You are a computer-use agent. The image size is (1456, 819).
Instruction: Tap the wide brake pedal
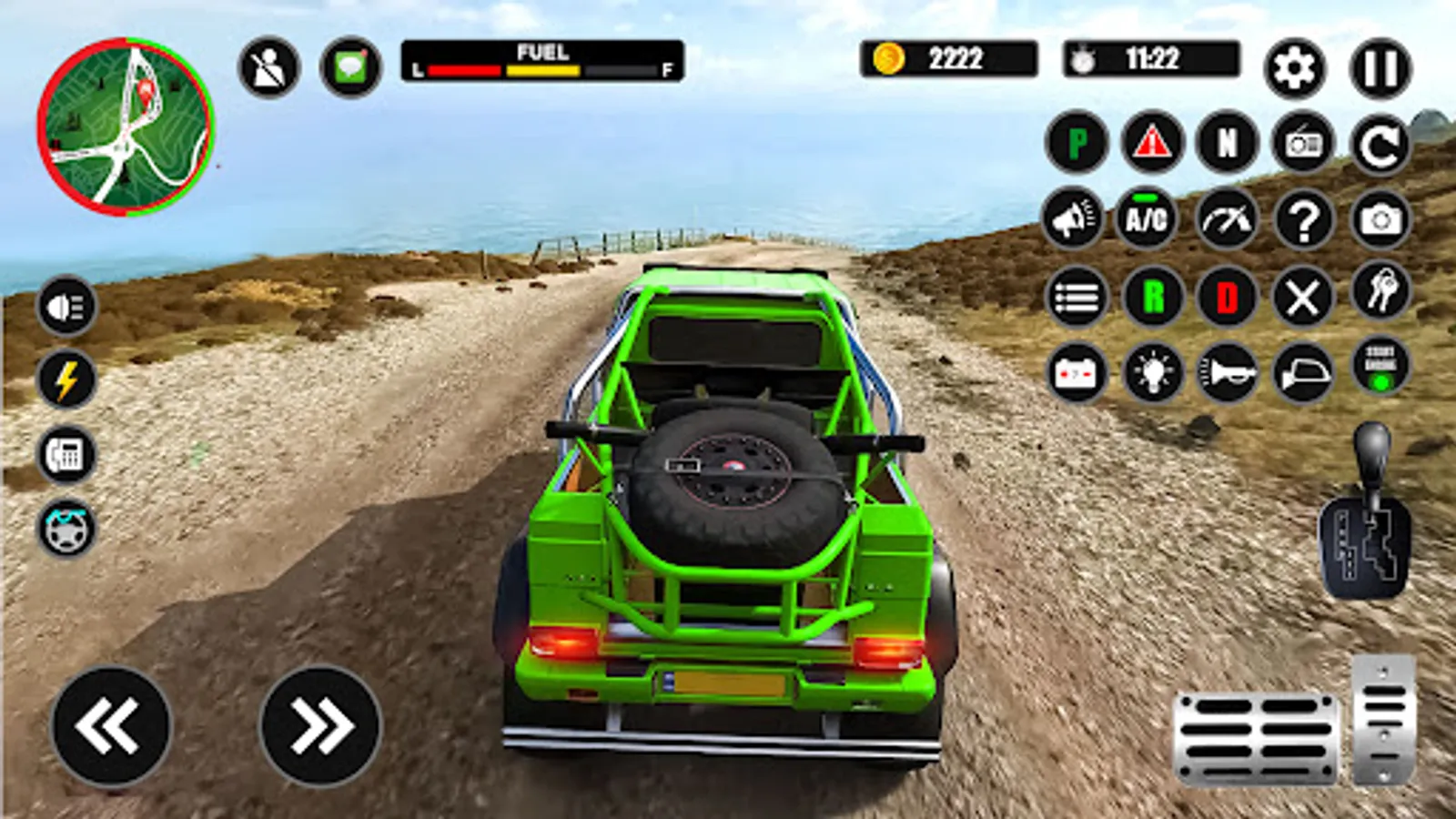(1256, 737)
